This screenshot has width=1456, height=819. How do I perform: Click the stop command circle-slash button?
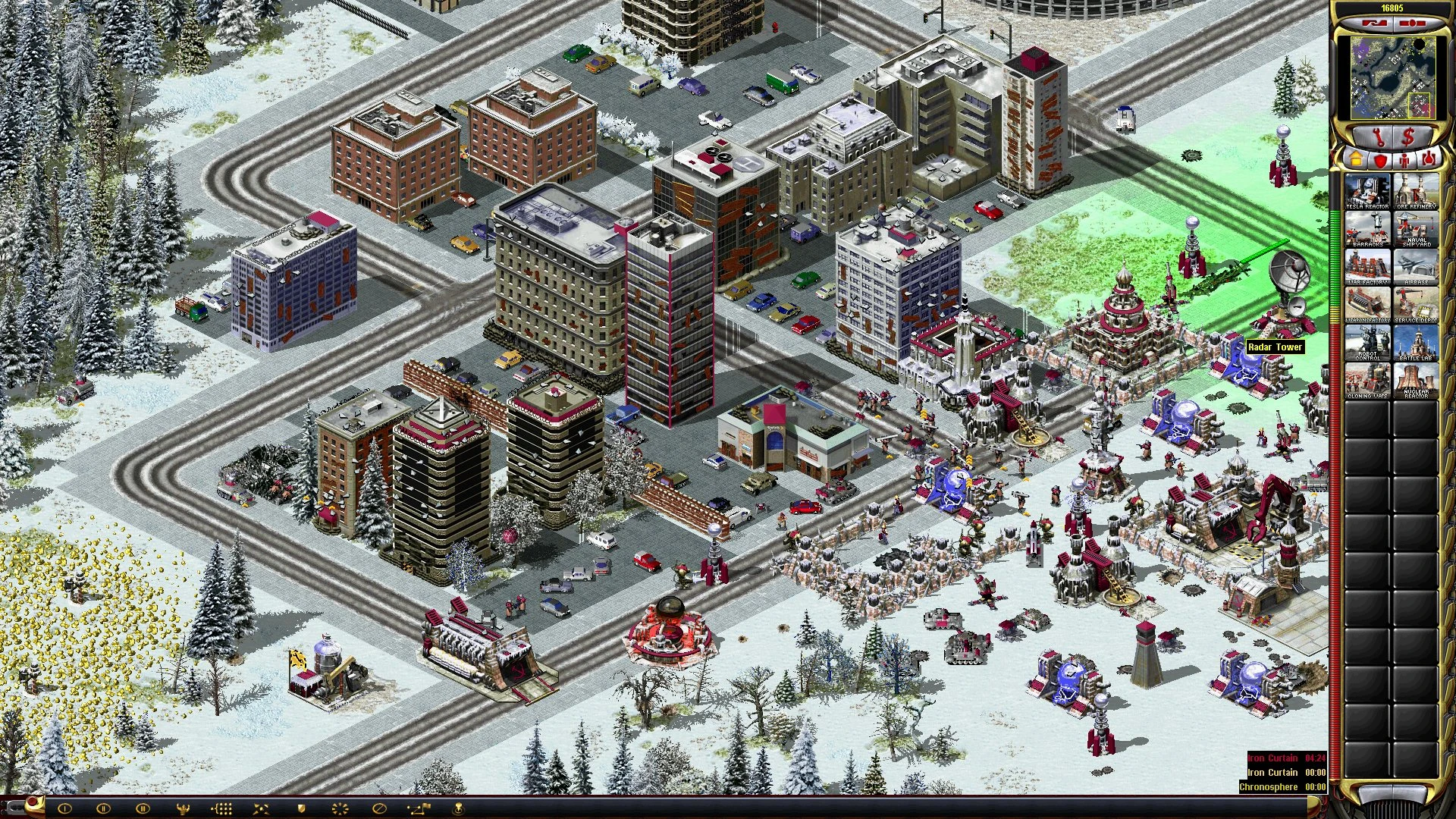pos(380,808)
